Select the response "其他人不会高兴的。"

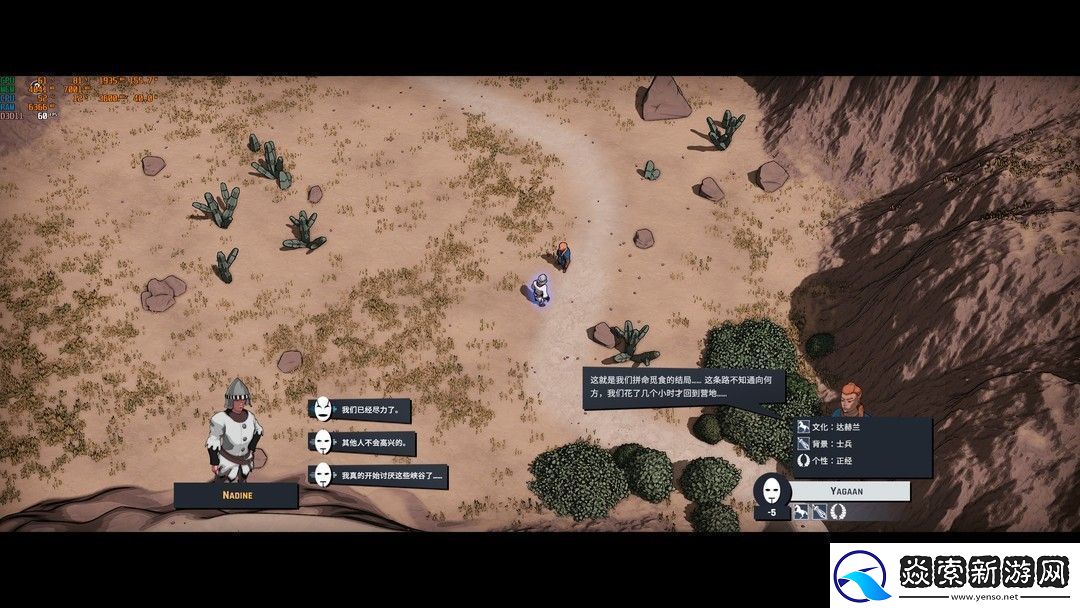[373, 442]
